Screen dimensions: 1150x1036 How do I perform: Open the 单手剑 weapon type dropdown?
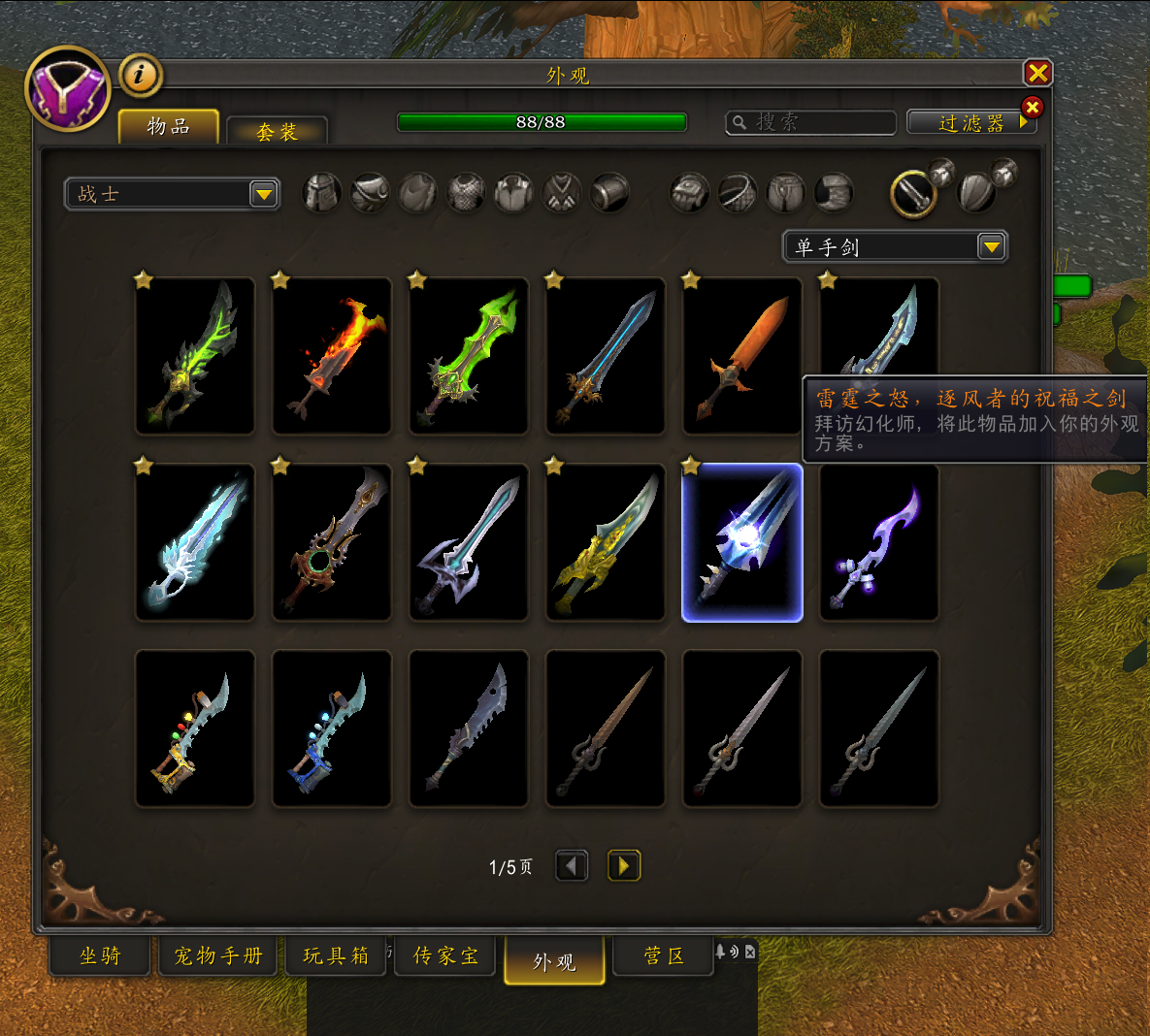coord(895,247)
